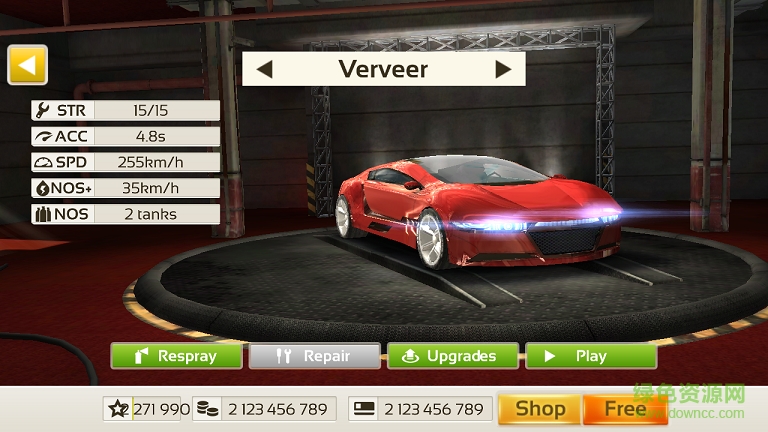The height and width of the screenshot is (432, 768).
Task: Start the race with Play
Action: (590, 356)
